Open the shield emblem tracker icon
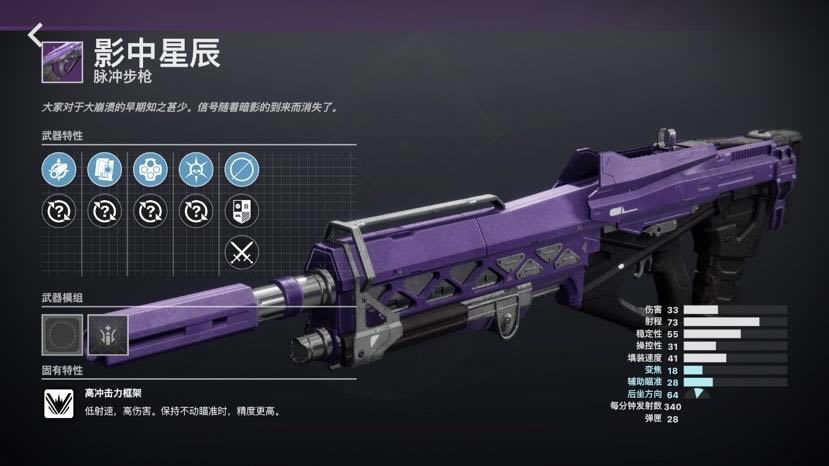 coord(241,211)
